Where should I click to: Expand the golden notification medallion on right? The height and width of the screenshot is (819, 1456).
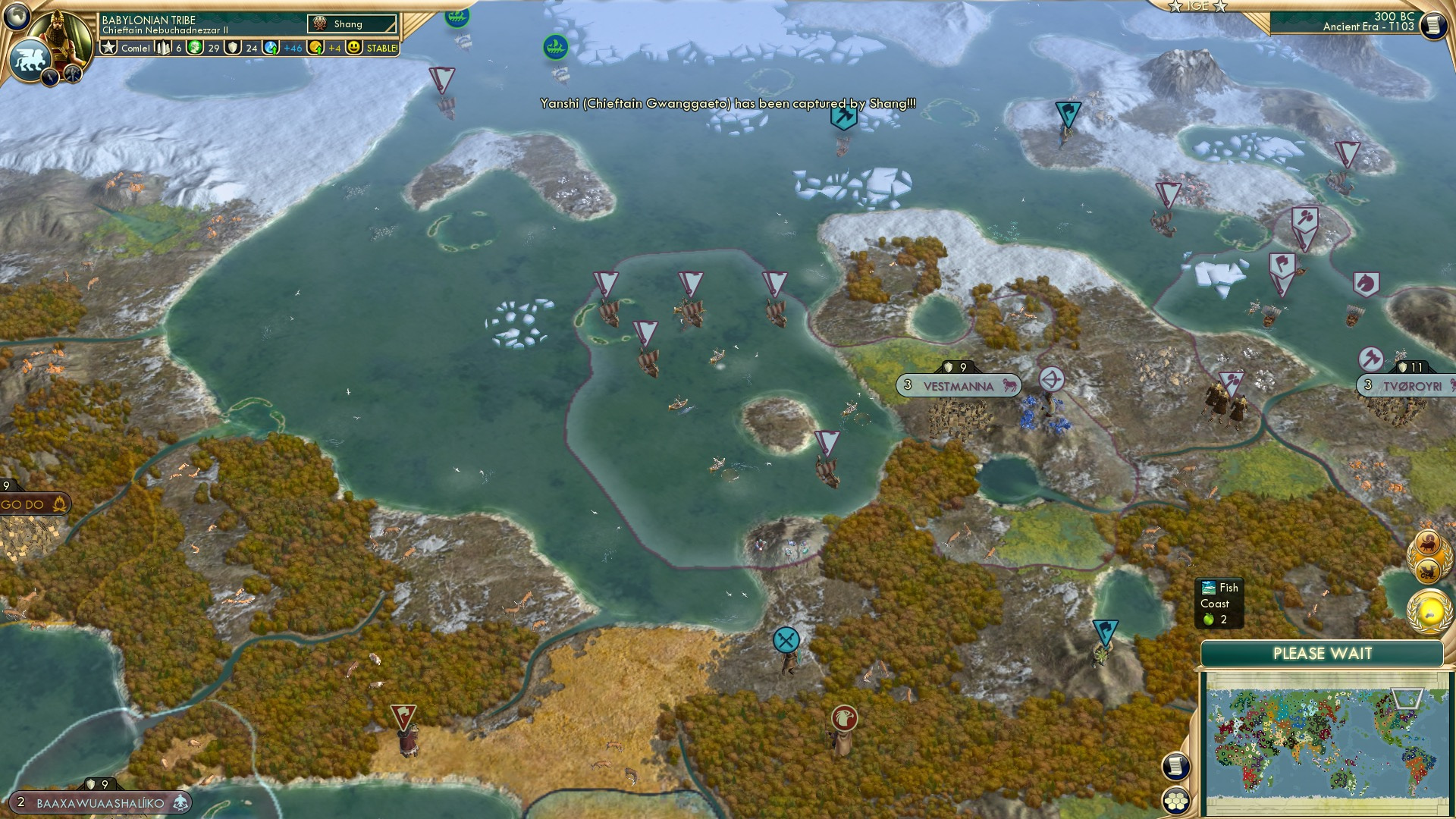click(x=1429, y=610)
